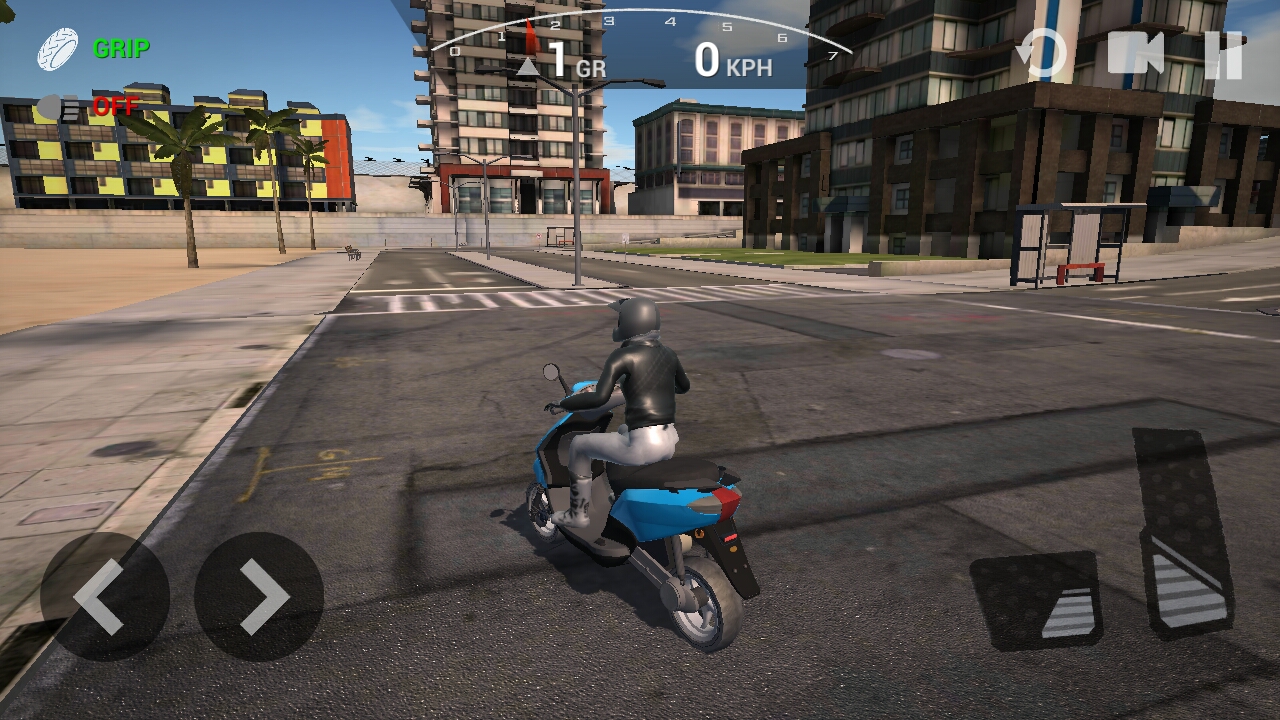Pause the game

coord(1224,55)
